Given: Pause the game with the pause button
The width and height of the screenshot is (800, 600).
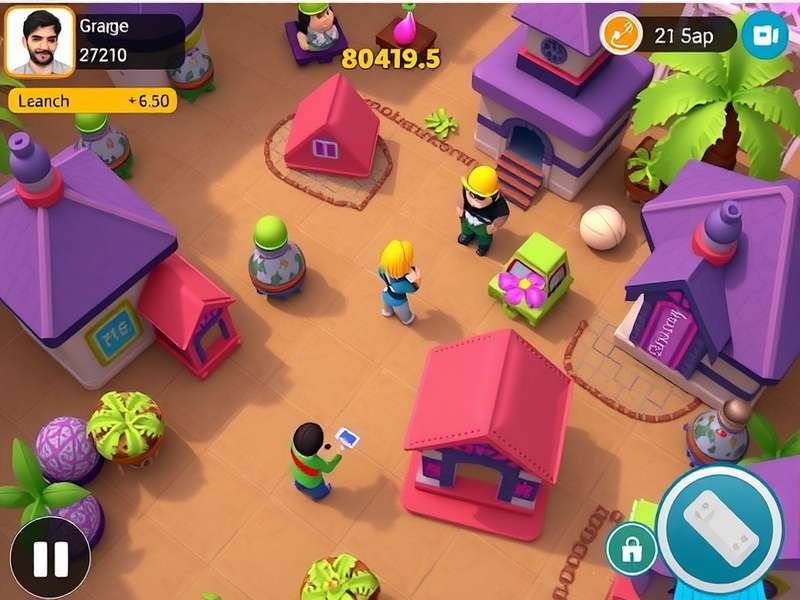Looking at the screenshot, I should 50,558.
